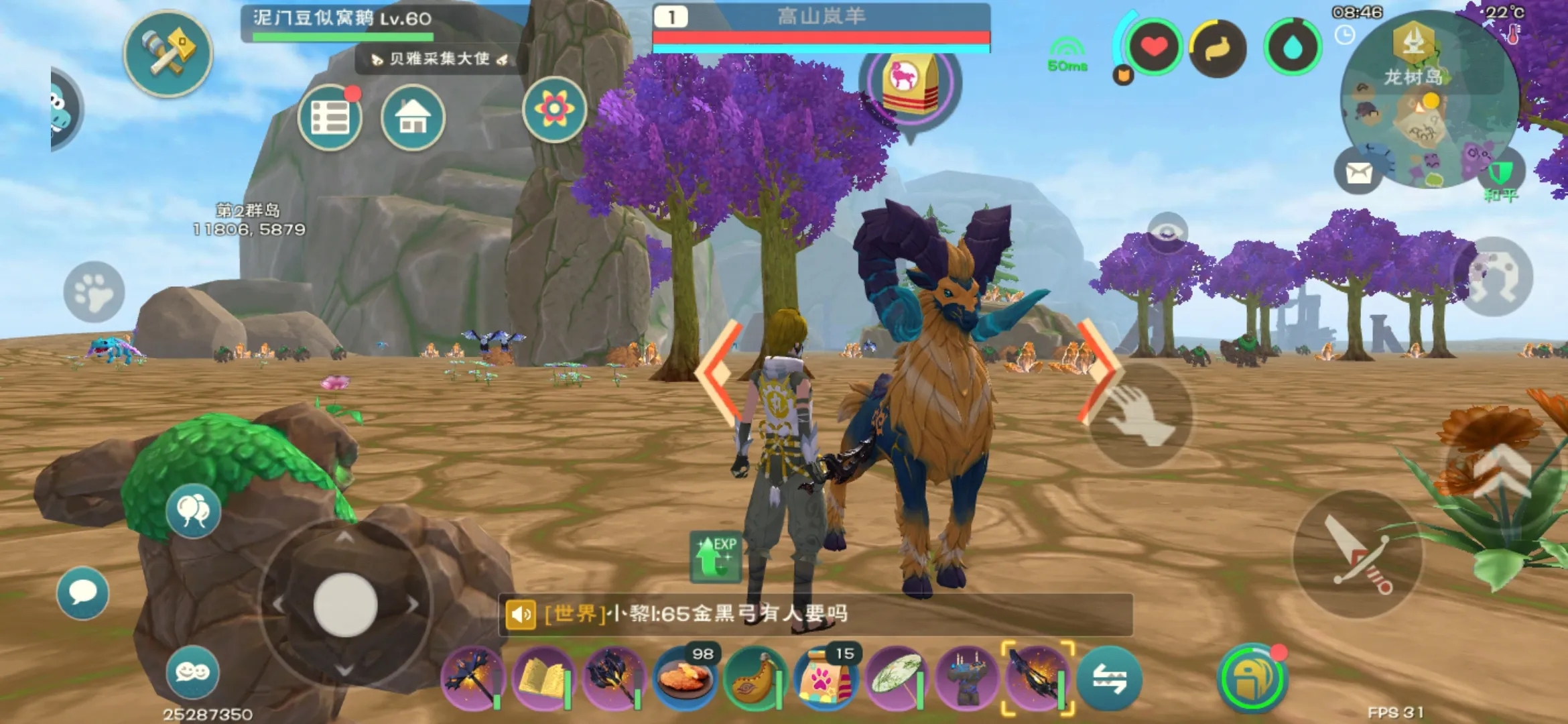Open the 龙树岛 minimap
The image size is (1568, 724).
click(x=1427, y=101)
